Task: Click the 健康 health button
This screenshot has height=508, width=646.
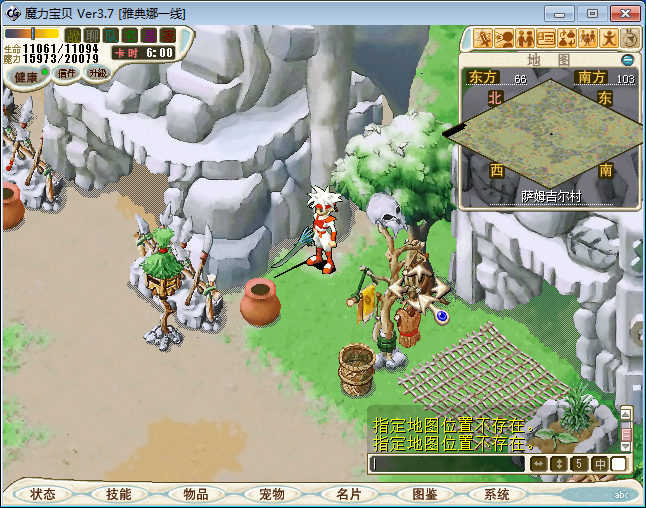Action: (25, 77)
